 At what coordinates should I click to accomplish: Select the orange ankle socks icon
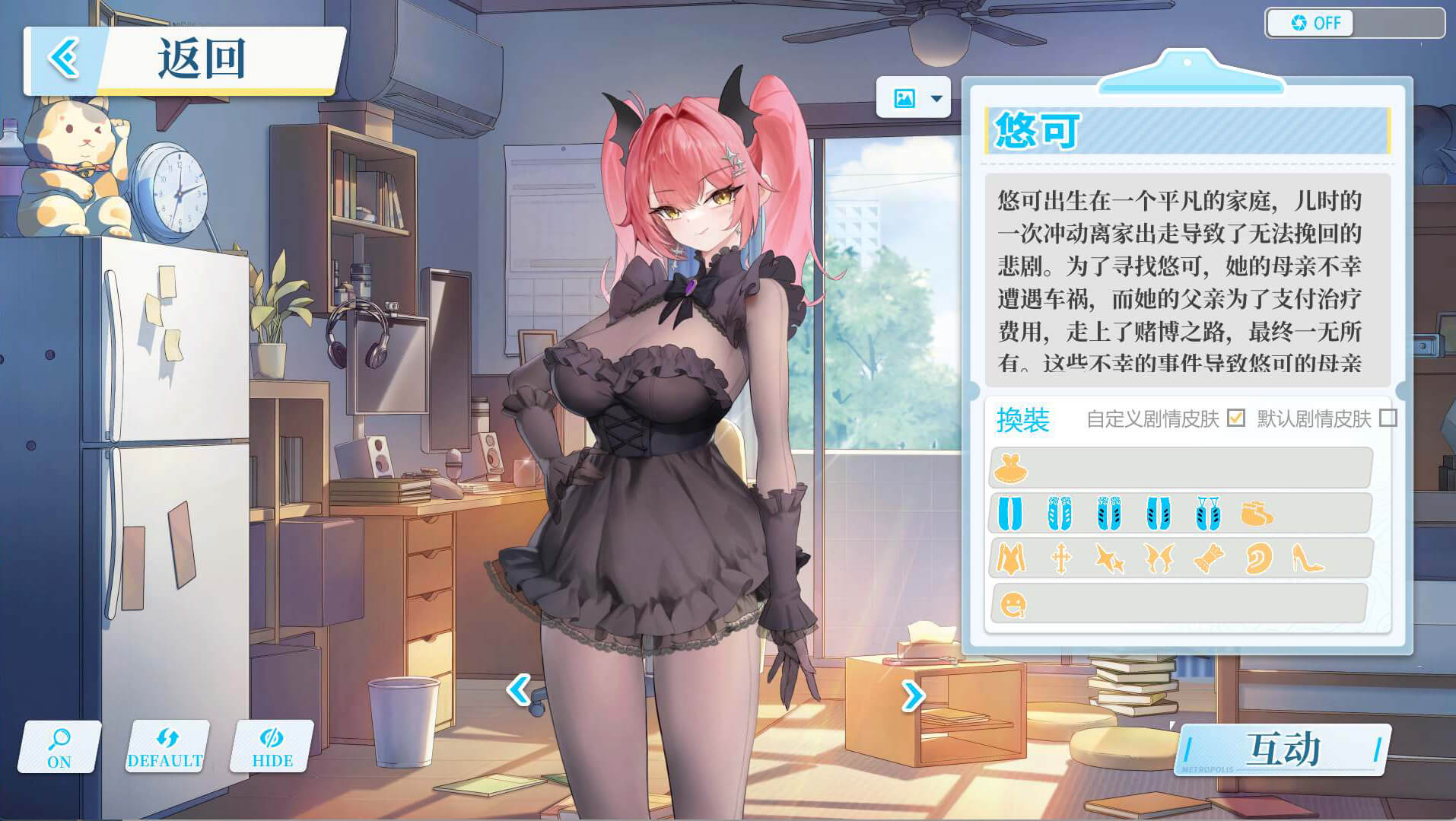[1256, 514]
